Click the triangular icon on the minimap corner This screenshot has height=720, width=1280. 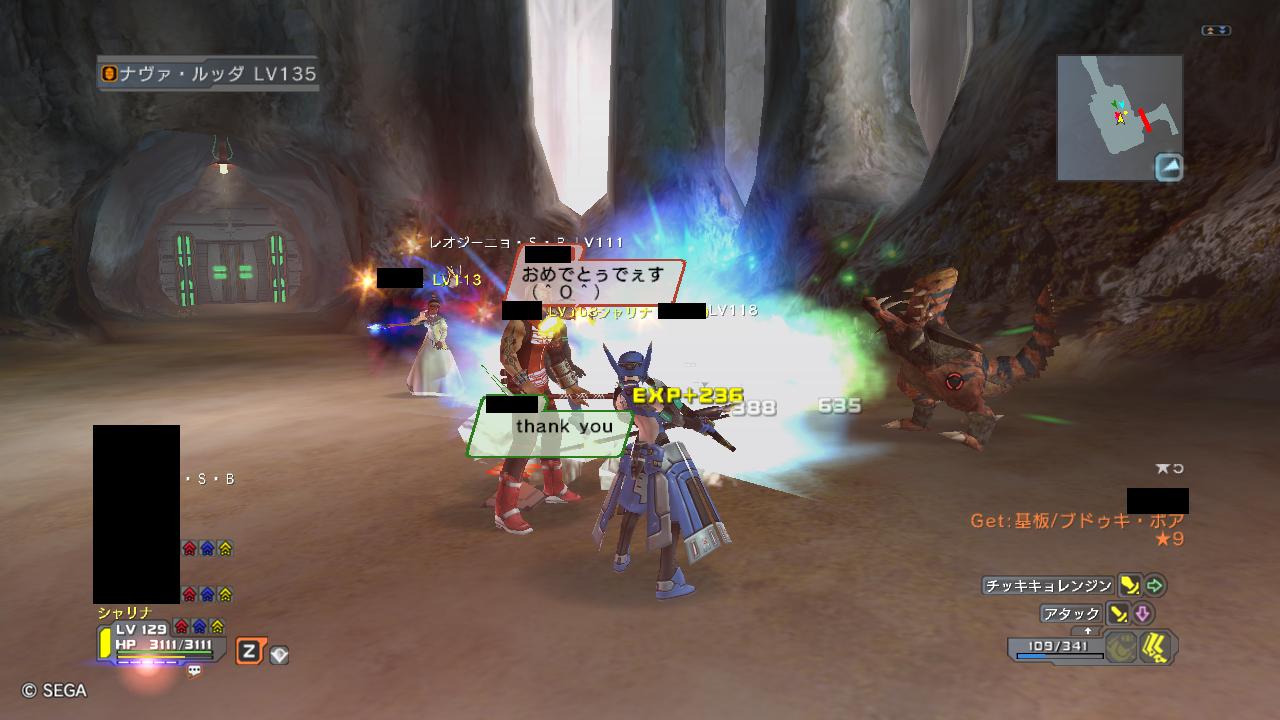click(x=1168, y=166)
